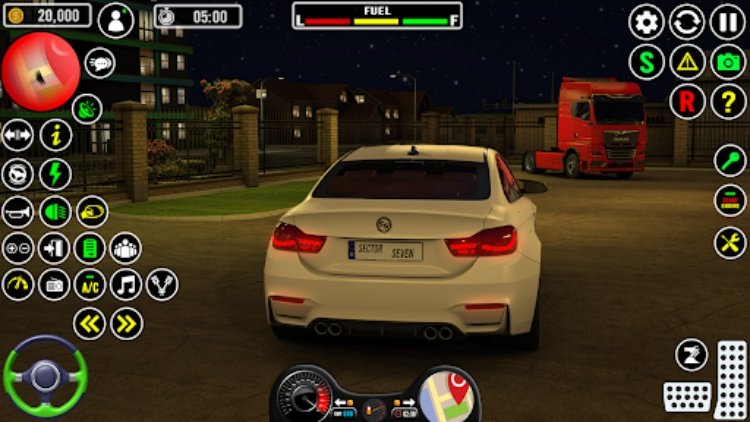Select the red R button
Image resolution: width=750 pixels, height=422 pixels.
687,101
